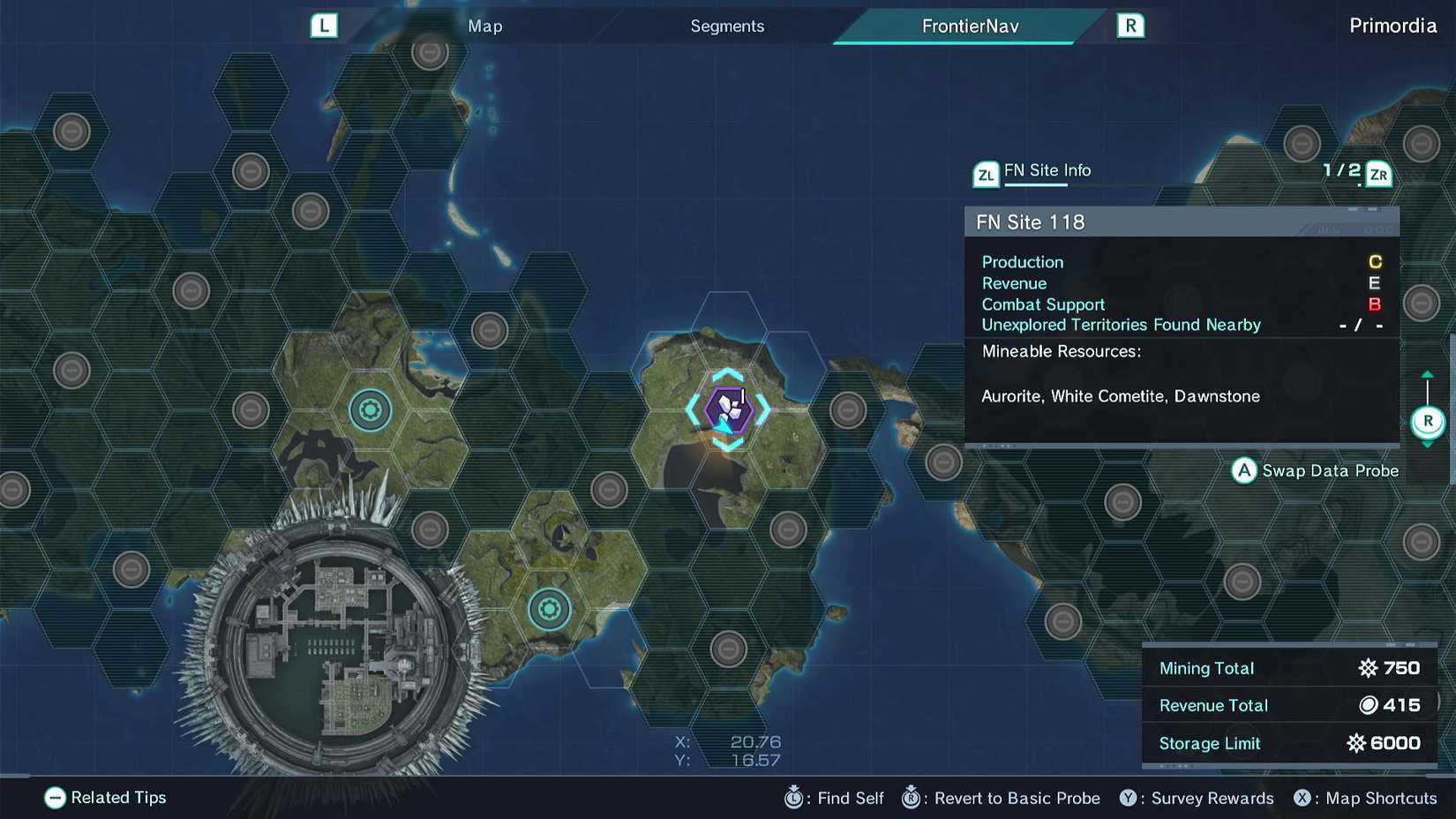Image resolution: width=1456 pixels, height=819 pixels.
Task: Click the X button icon for Map Shortcuts
Action: (1303, 798)
